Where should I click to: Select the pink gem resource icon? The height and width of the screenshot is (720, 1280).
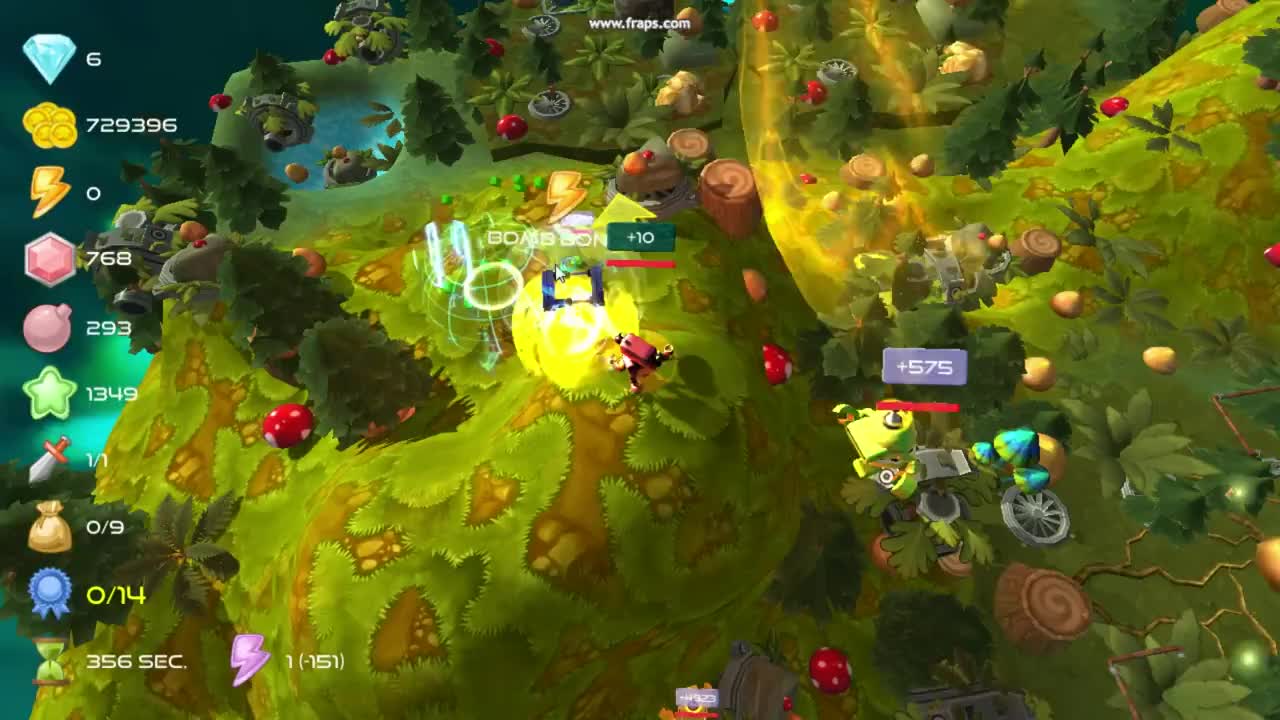click(48, 258)
